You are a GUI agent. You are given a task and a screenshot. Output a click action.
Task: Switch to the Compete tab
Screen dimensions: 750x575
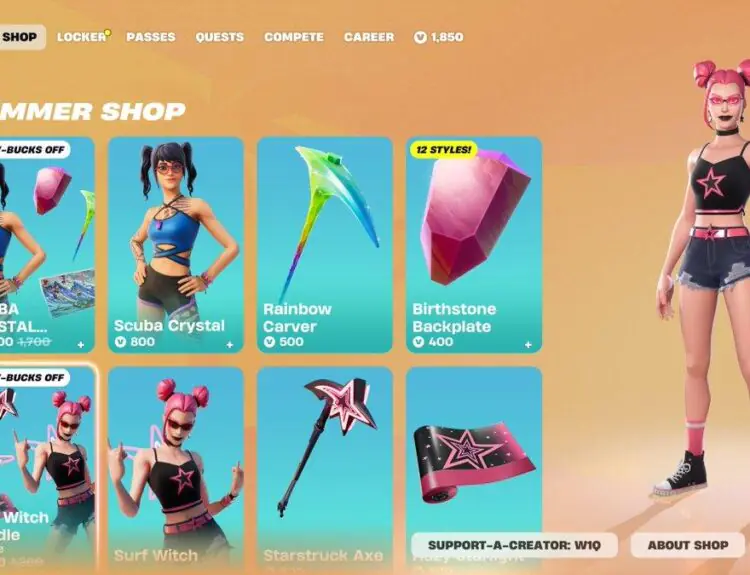294,37
